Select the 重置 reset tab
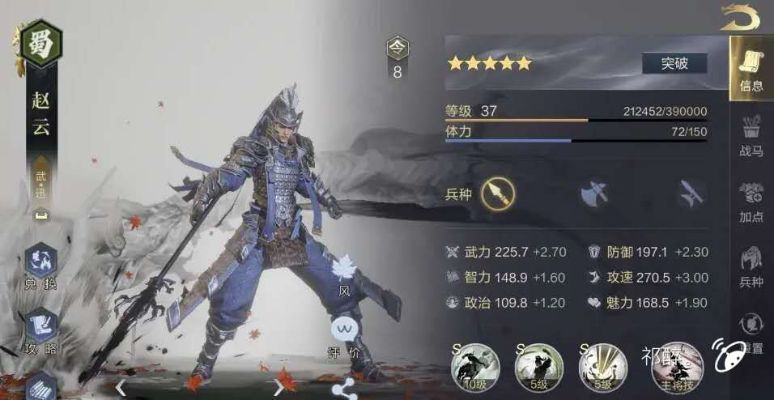 [x=751, y=332]
